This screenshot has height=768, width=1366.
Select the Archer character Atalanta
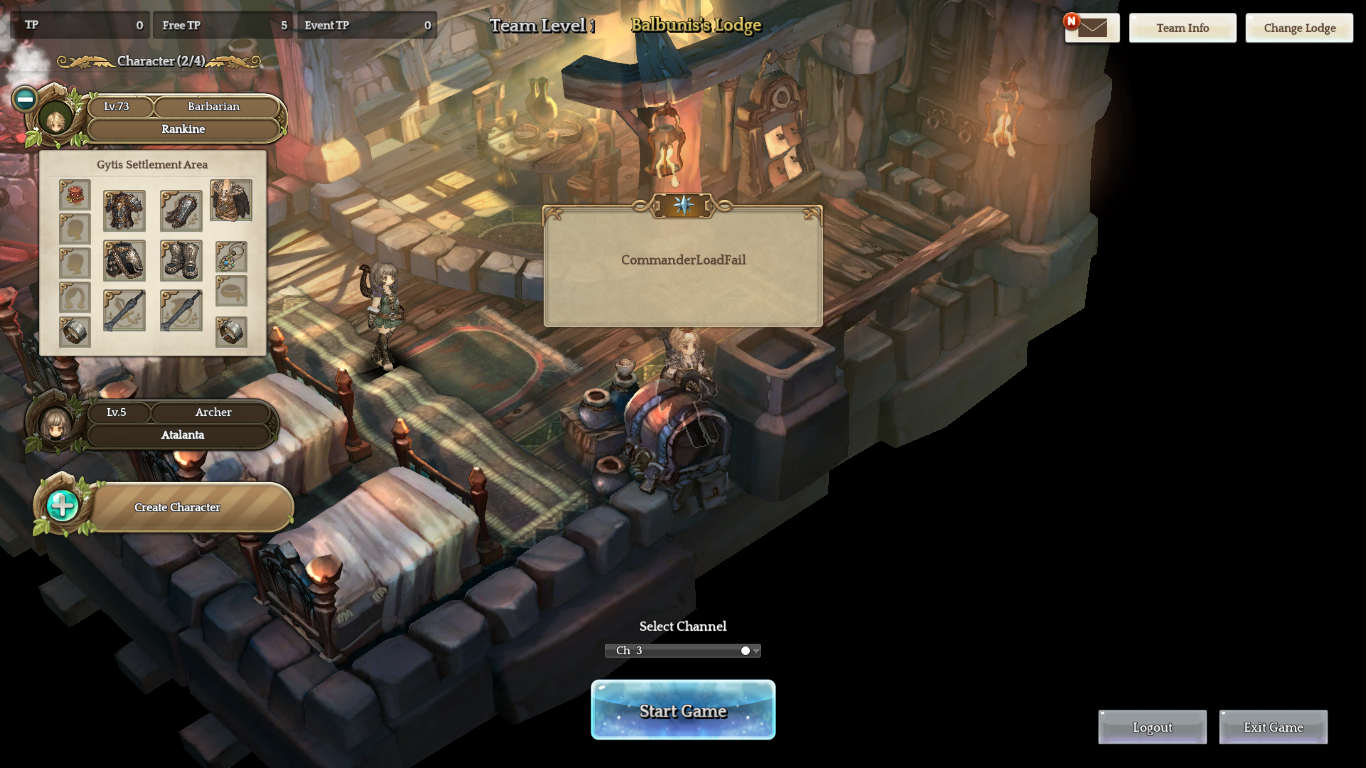182,424
